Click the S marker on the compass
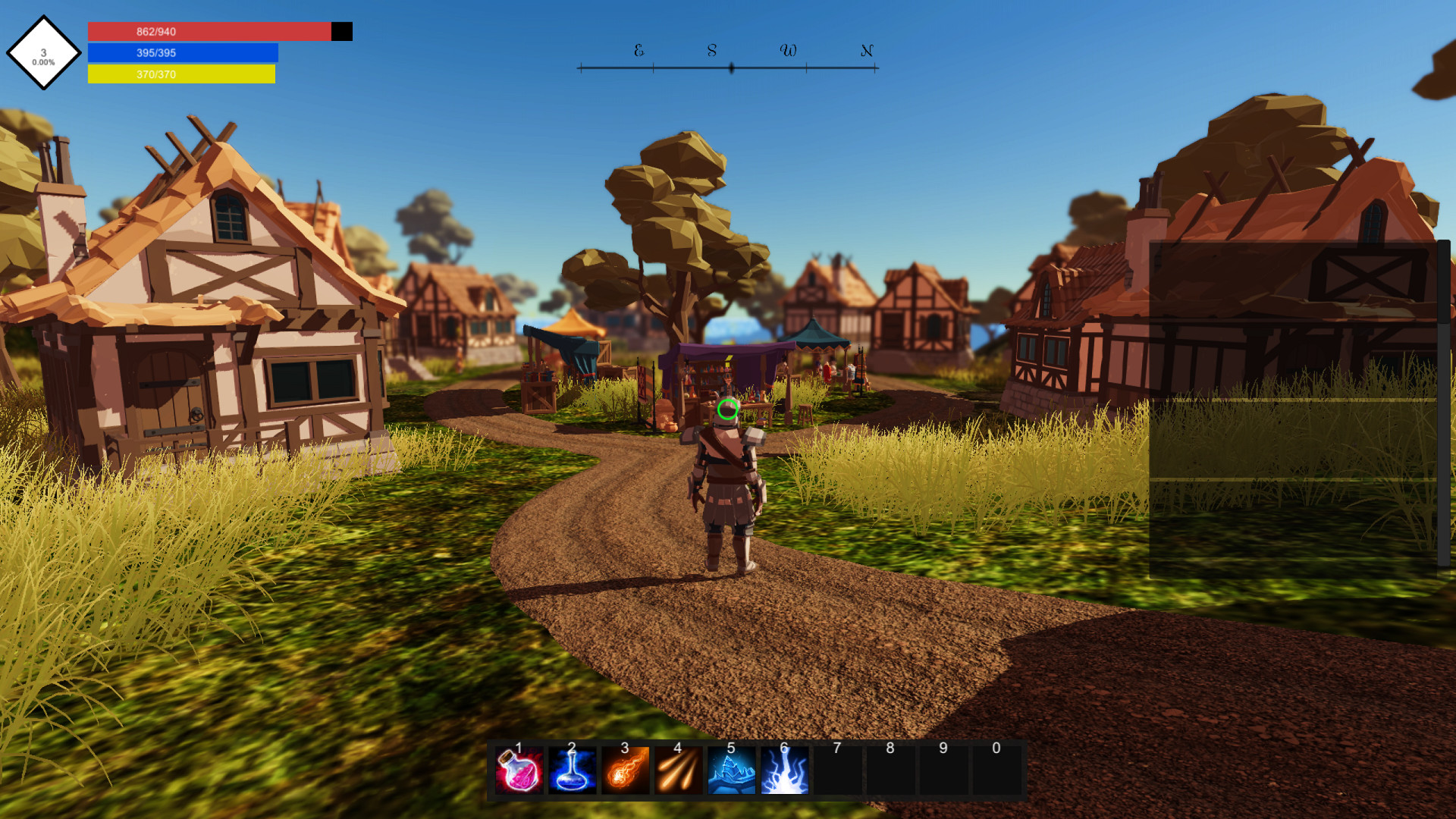Screen dimensions: 1456x819 (711, 52)
